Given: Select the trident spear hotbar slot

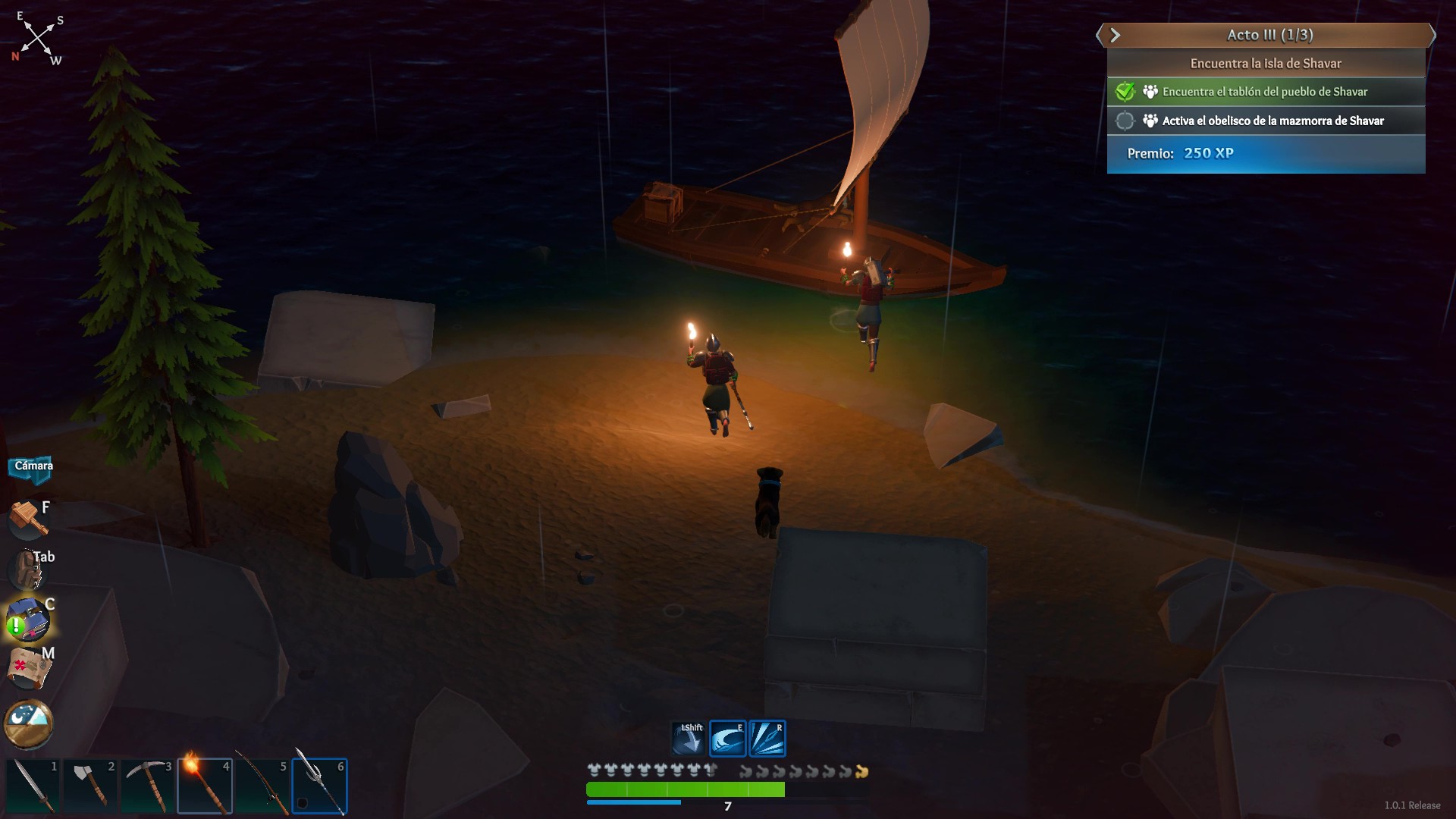Looking at the screenshot, I should click(319, 786).
